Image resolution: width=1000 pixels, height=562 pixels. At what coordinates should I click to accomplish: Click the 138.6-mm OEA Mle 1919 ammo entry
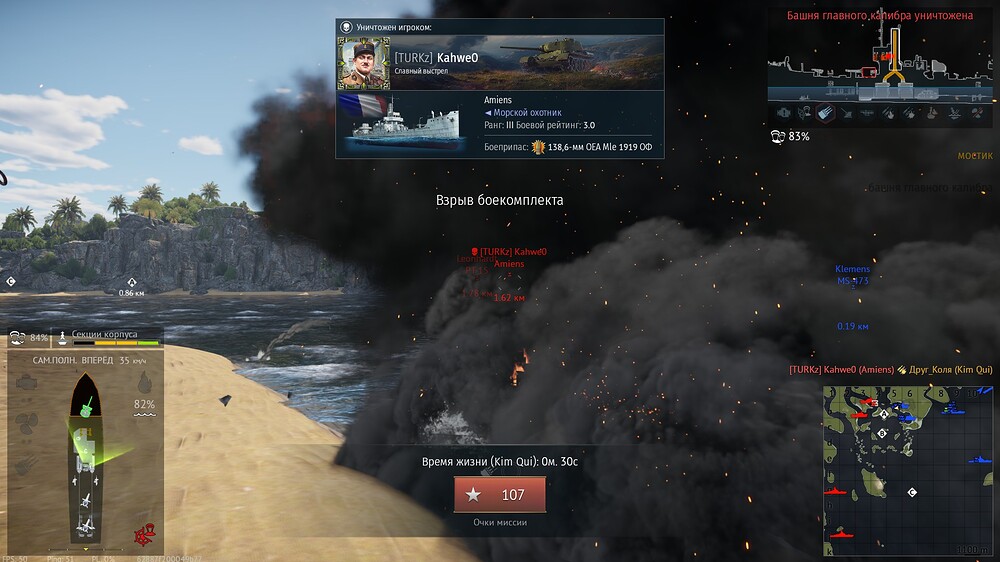pos(591,148)
